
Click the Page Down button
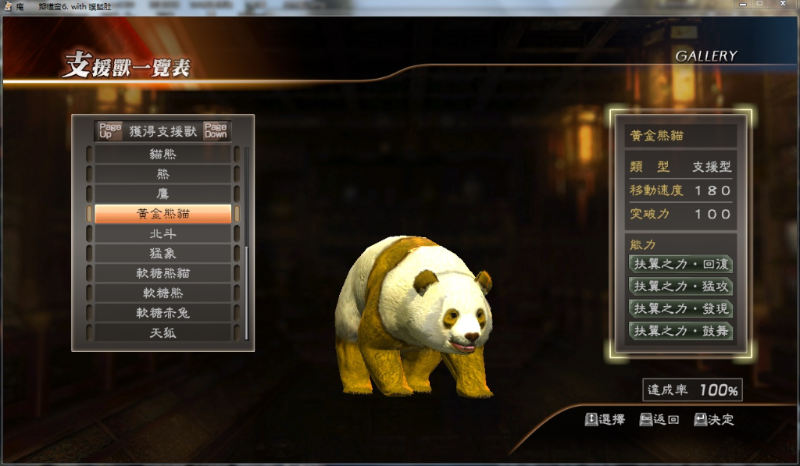[216, 131]
